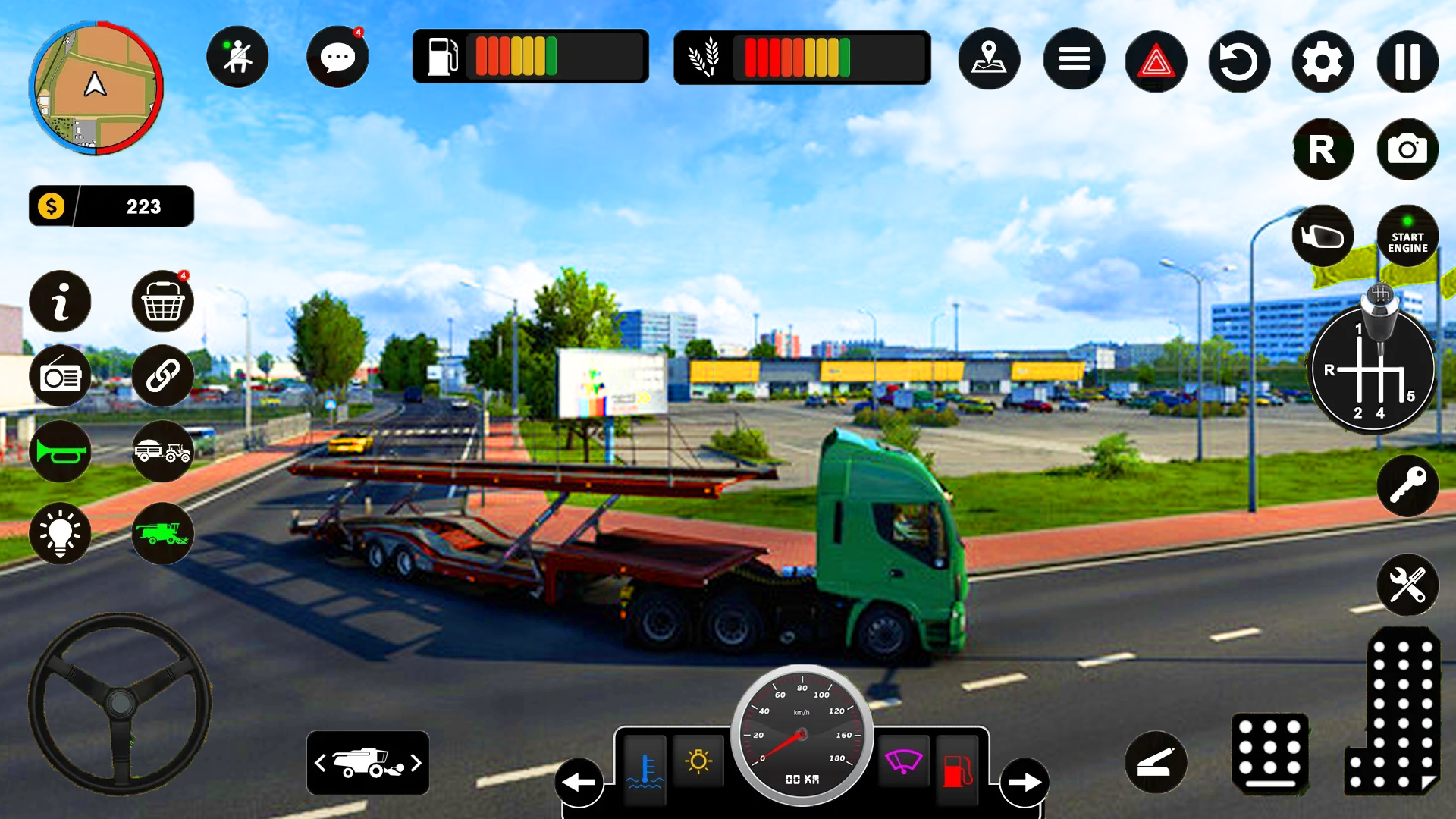Image resolution: width=1456 pixels, height=819 pixels.
Task: Toggle the side mirror view
Action: click(x=1323, y=237)
